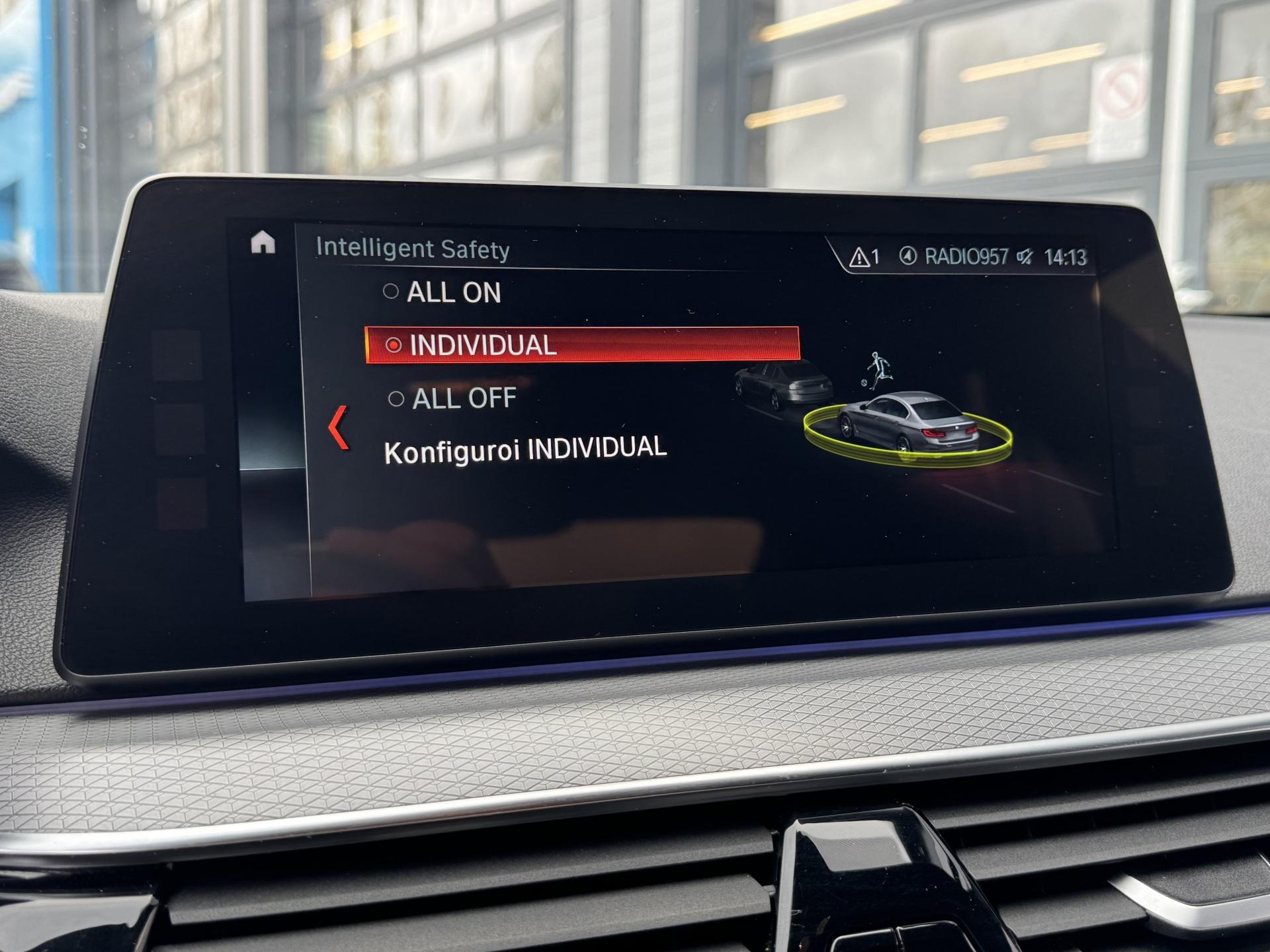Select the ALL OFF option
This screenshot has height=952, width=1270.
click(x=452, y=399)
